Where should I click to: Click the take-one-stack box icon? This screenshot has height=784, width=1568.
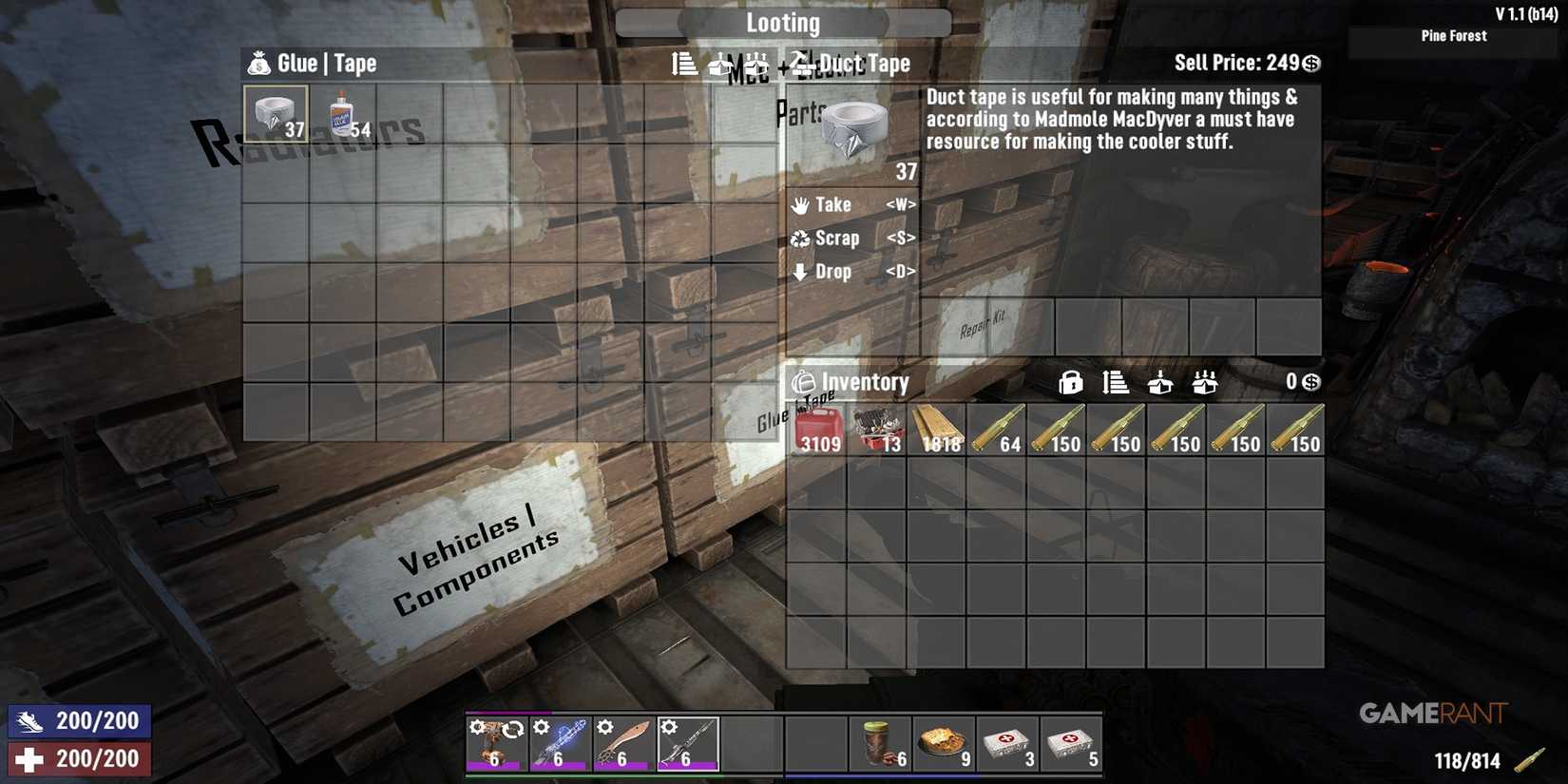click(719, 64)
